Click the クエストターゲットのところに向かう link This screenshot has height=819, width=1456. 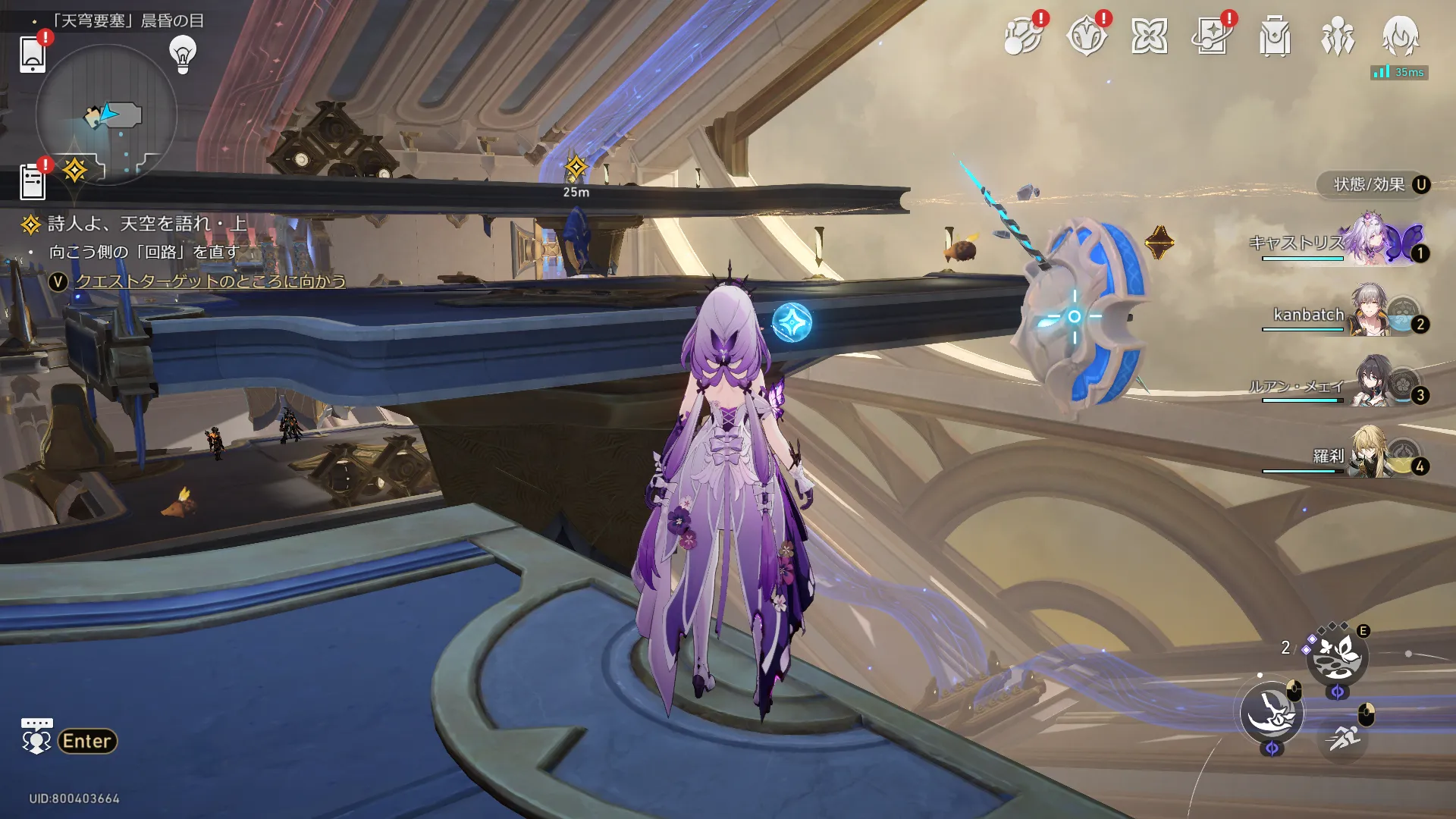tap(210, 281)
